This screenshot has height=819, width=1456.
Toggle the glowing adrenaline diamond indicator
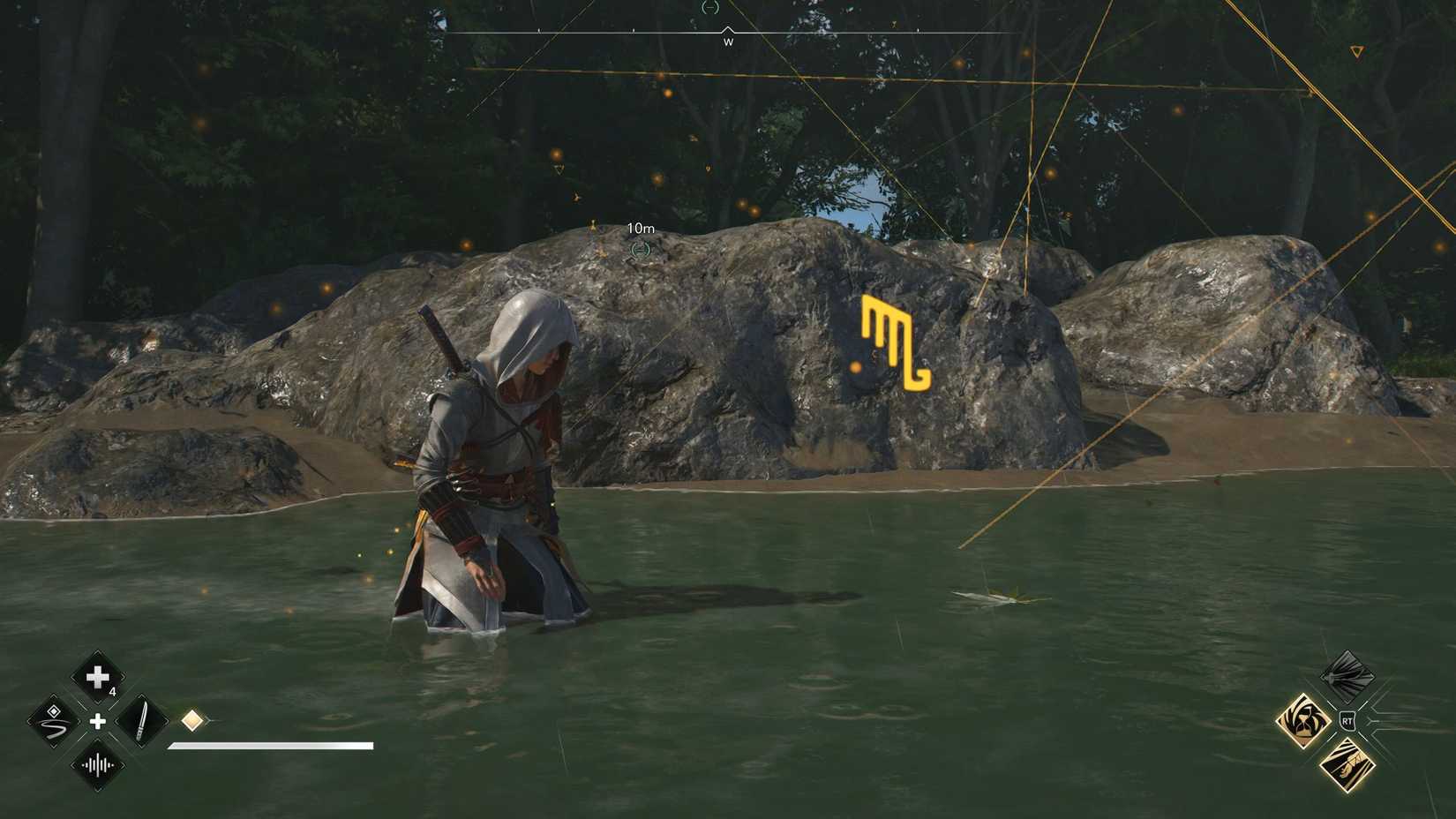point(193,721)
